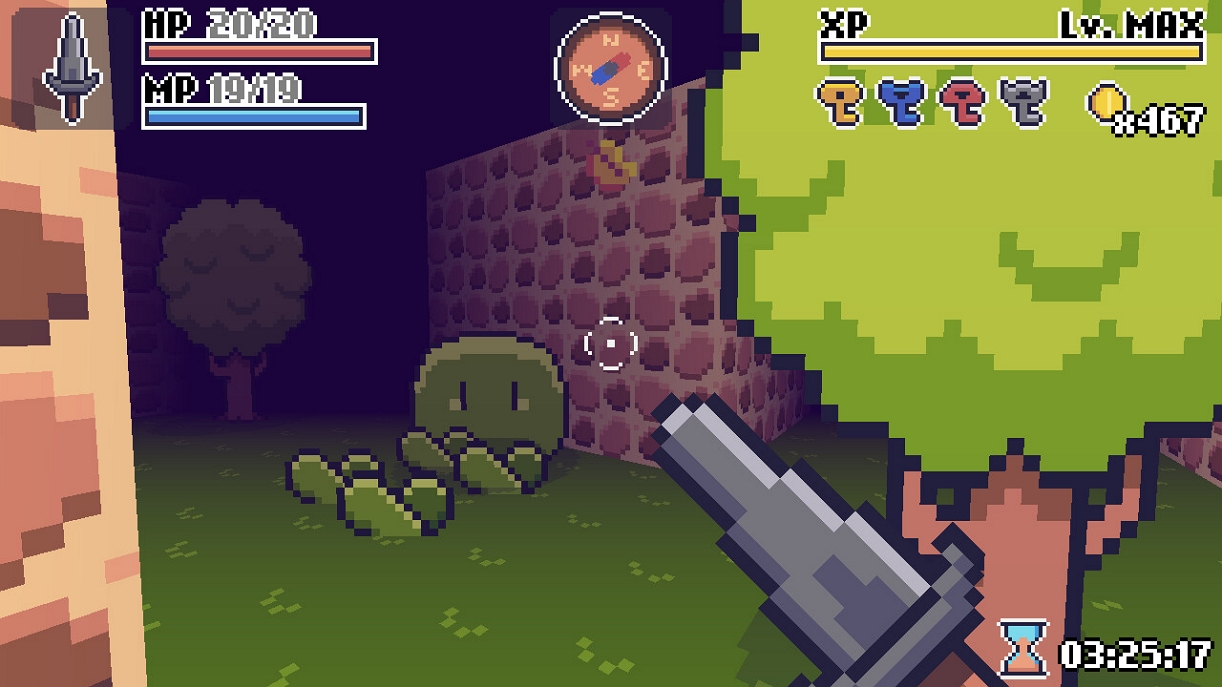Click the compass at top center
Viewport: 1222px width, 687px height.
[610, 68]
